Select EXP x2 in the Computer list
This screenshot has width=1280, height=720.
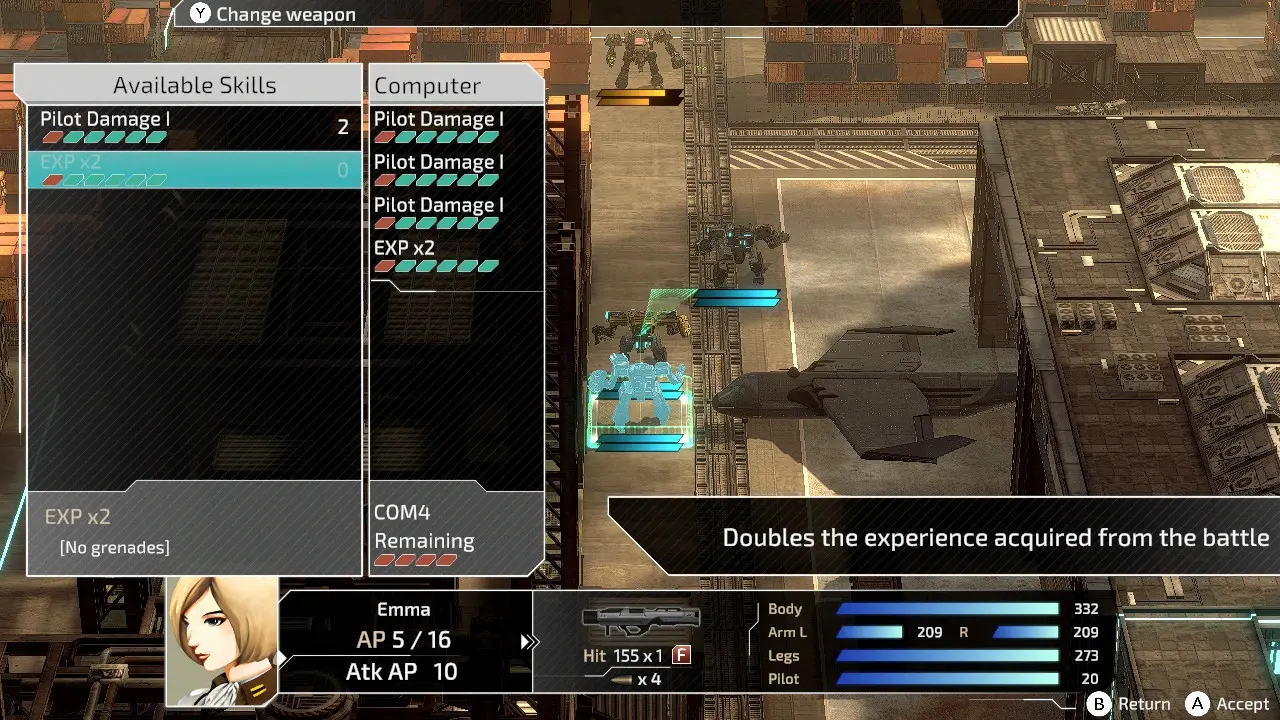(x=456, y=255)
